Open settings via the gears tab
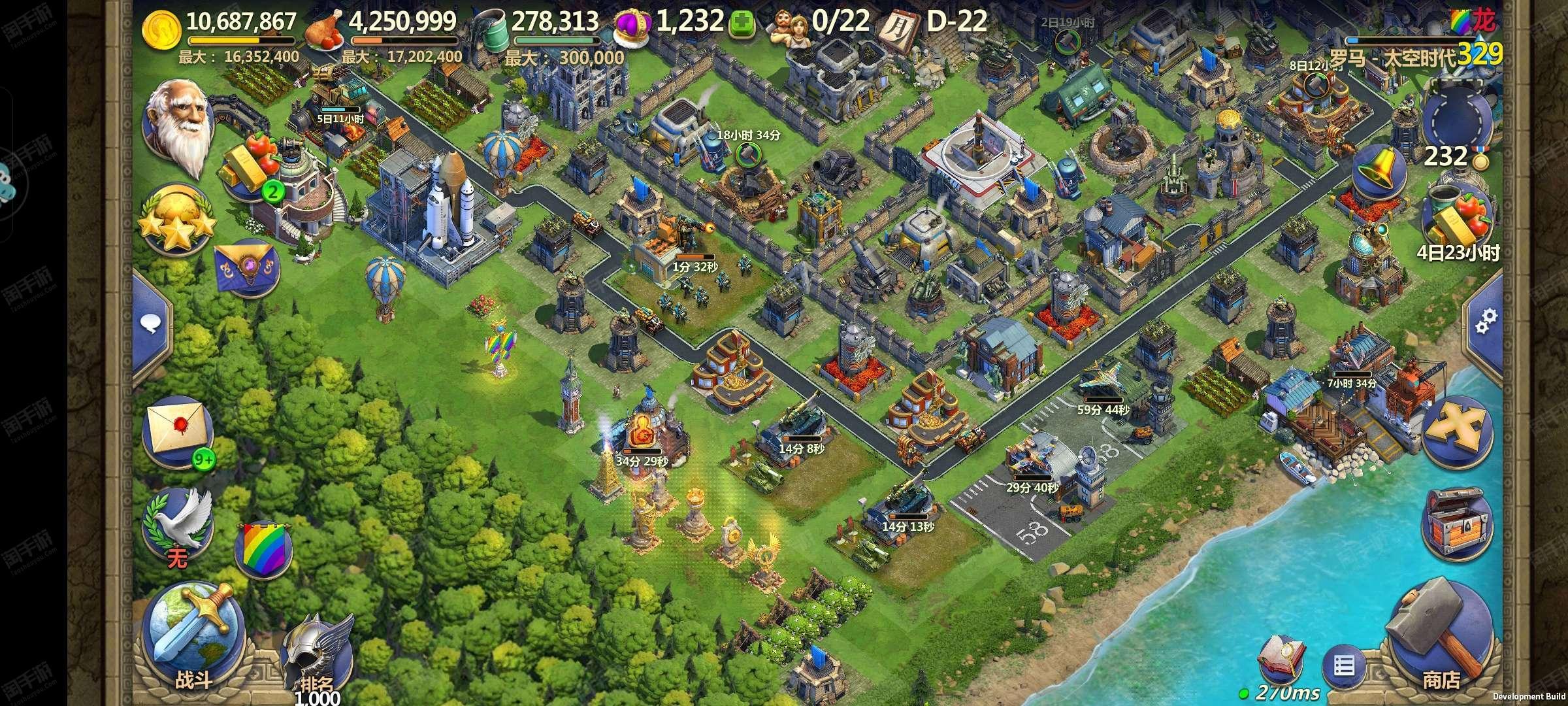Image resolution: width=1568 pixels, height=706 pixels. (x=1484, y=322)
